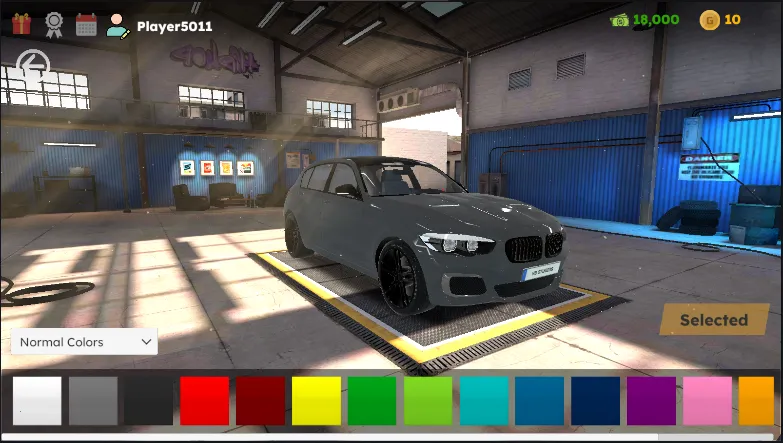Apply the bright red paint
The height and width of the screenshot is (443, 783).
click(205, 400)
